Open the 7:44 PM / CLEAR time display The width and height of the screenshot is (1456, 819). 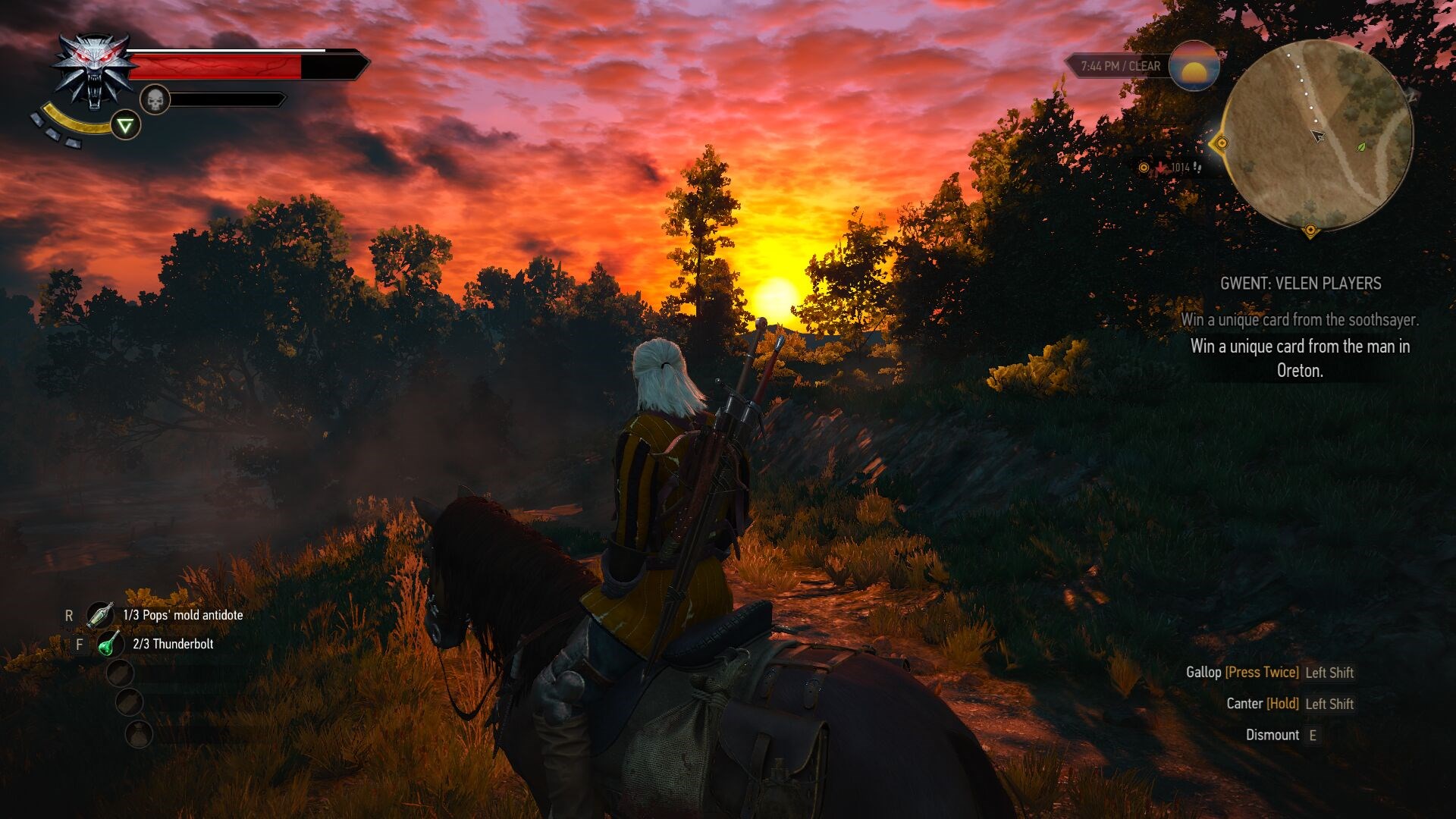1120,66
